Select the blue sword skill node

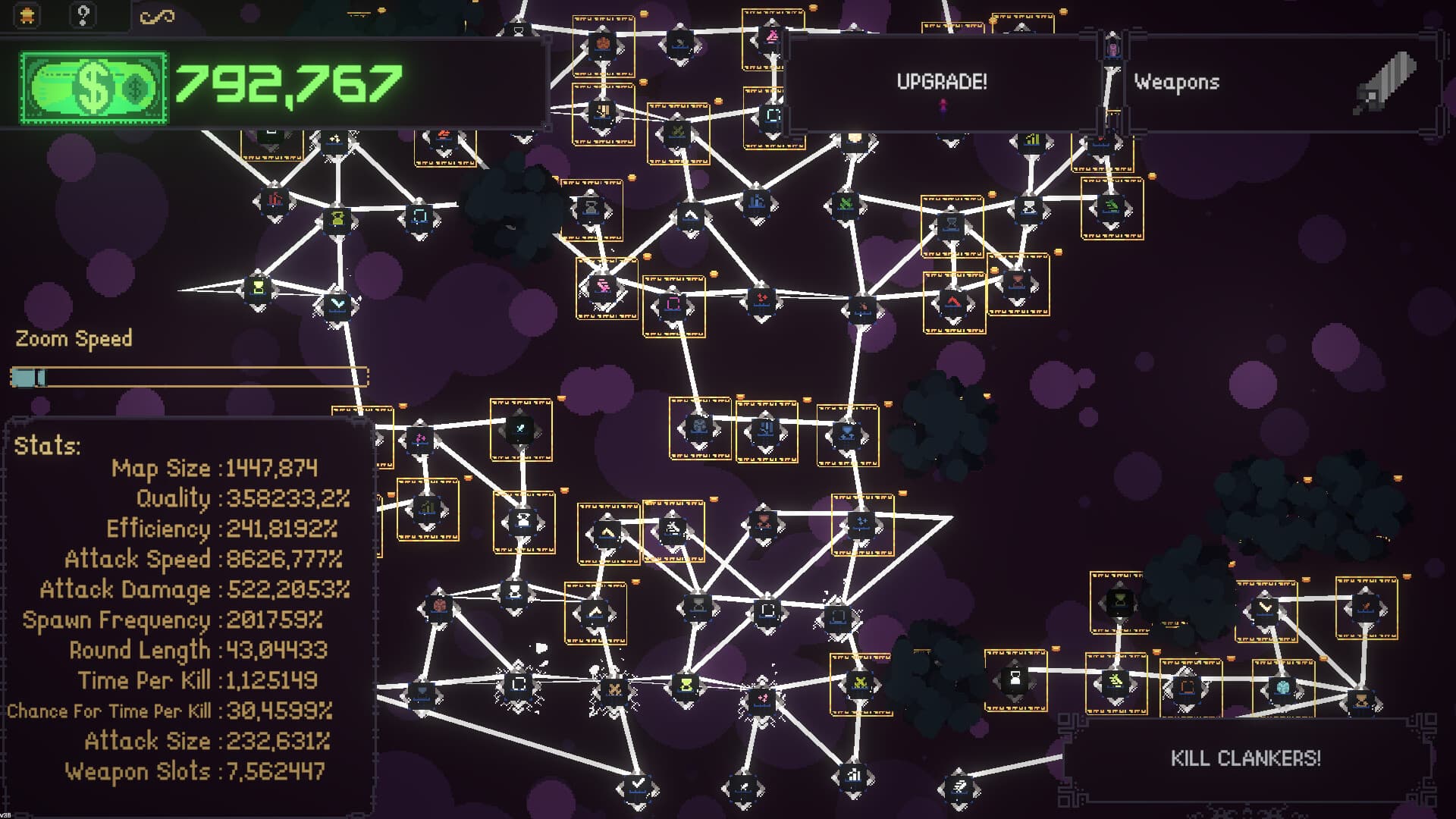click(x=521, y=430)
